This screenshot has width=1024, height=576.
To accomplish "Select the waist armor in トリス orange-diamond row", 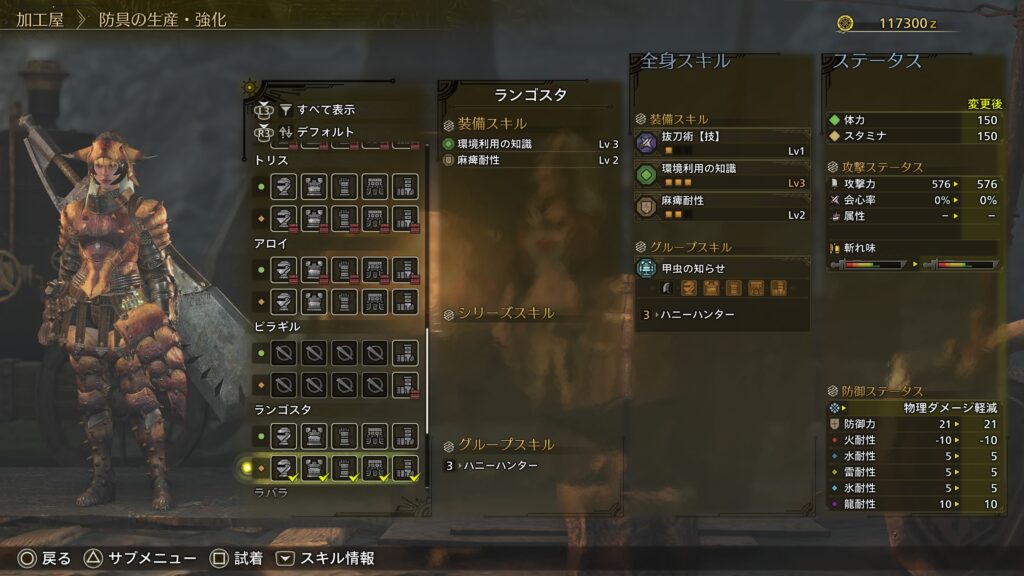I will (x=375, y=218).
